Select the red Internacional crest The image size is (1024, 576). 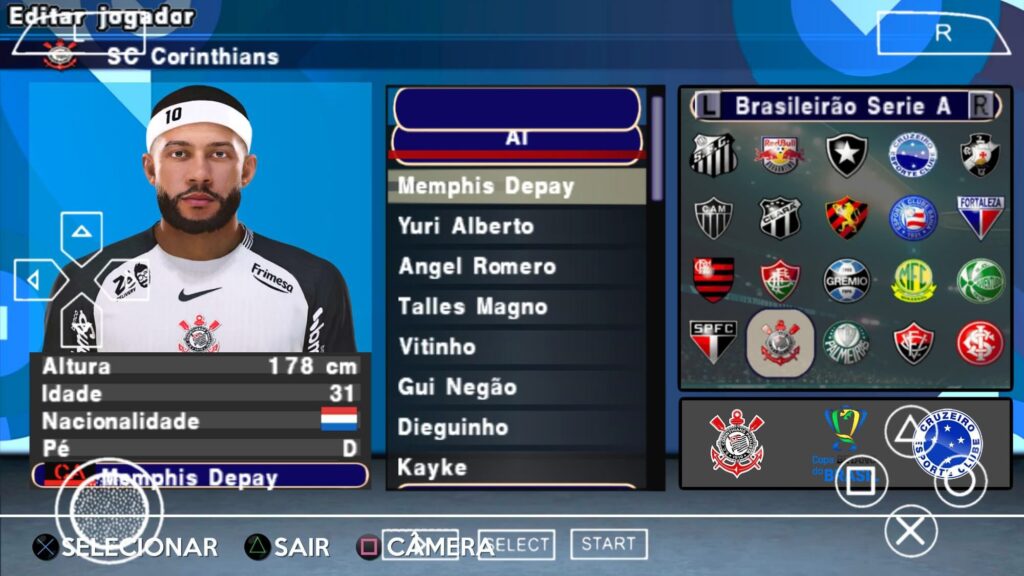coord(980,342)
